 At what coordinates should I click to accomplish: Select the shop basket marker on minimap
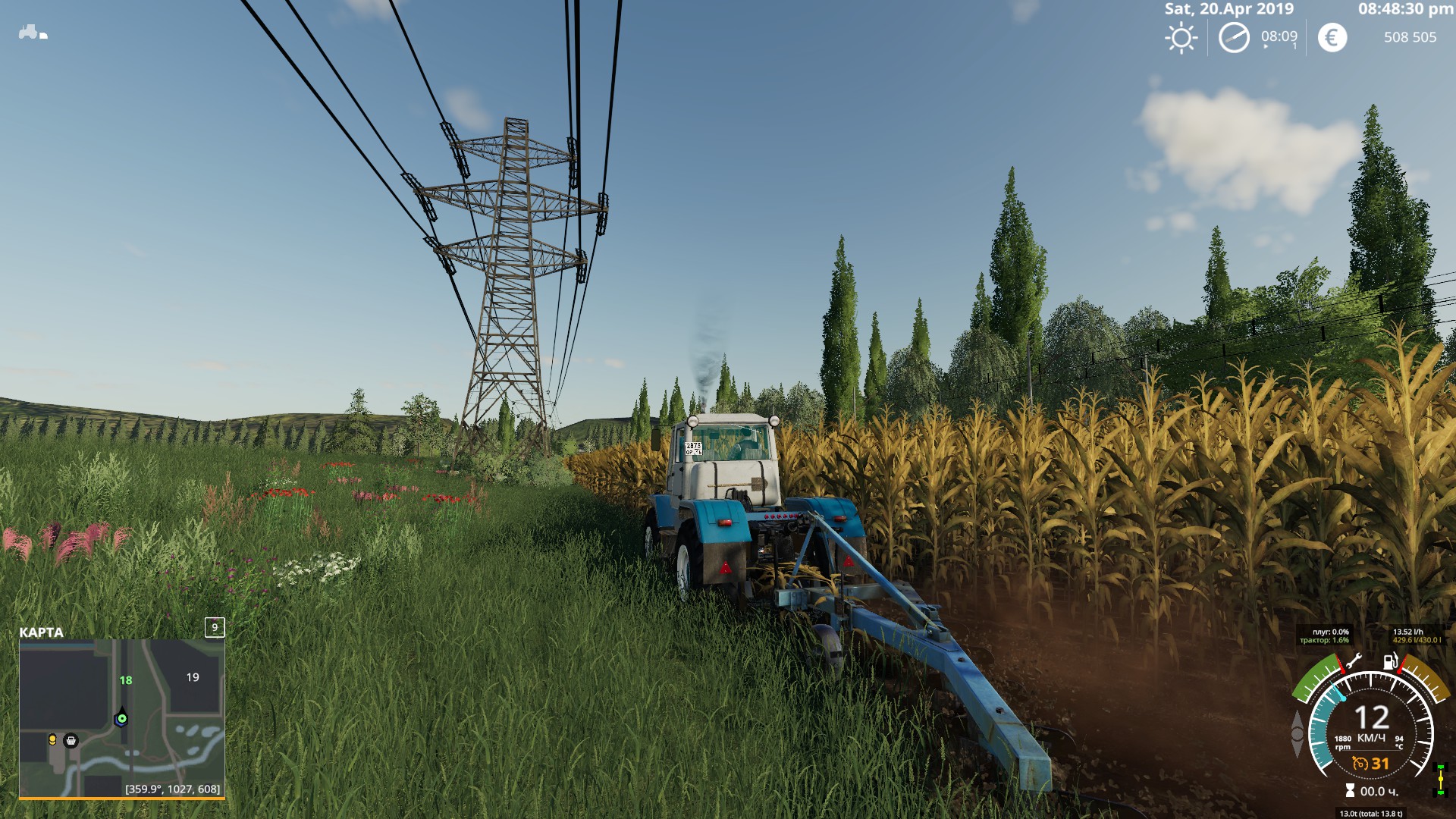point(71,740)
